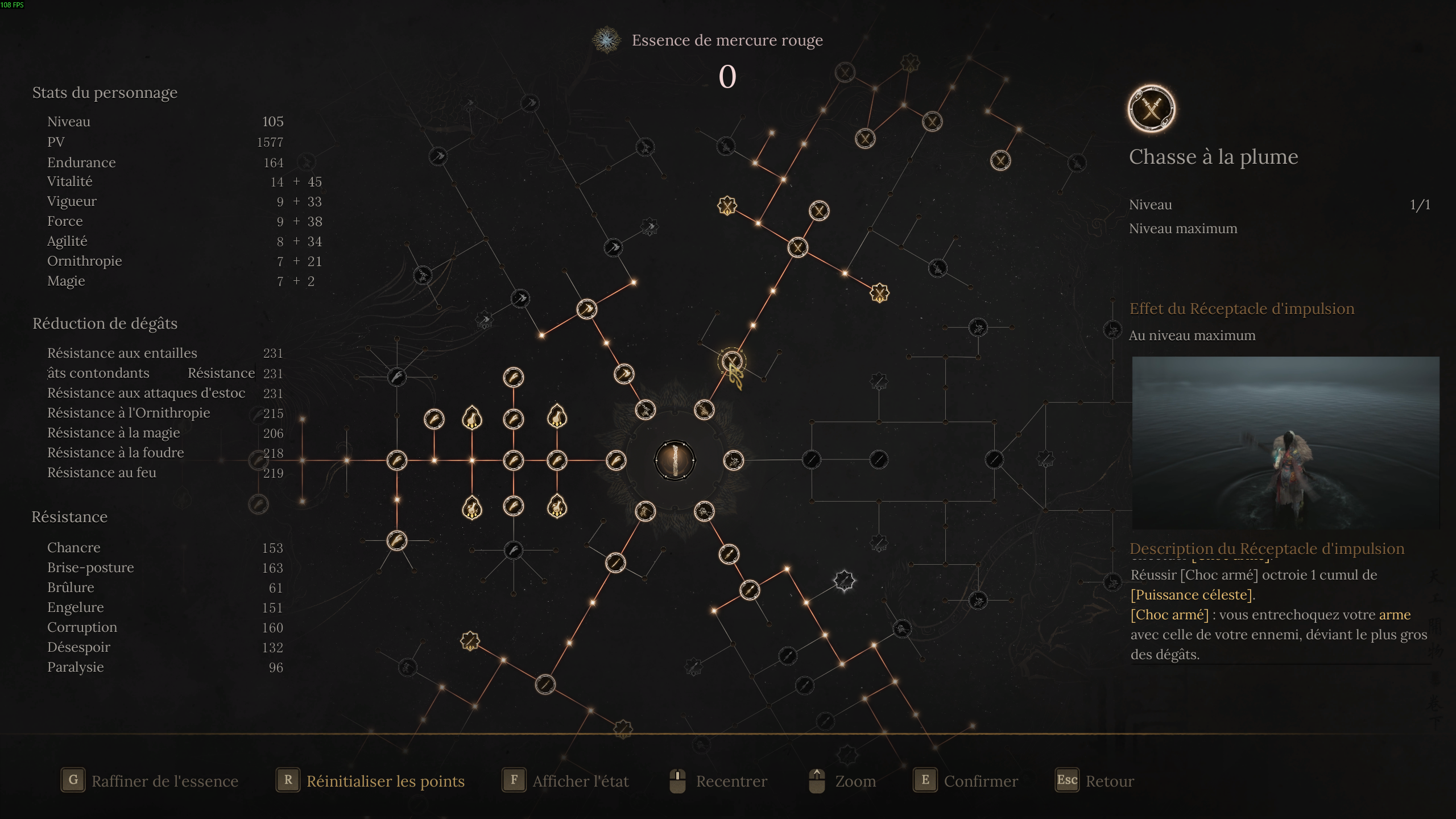Viewport: 1456px width, 819px height.
Task: Play the Réceptacle d'impulsion preview thumbnail
Action: (1285, 442)
